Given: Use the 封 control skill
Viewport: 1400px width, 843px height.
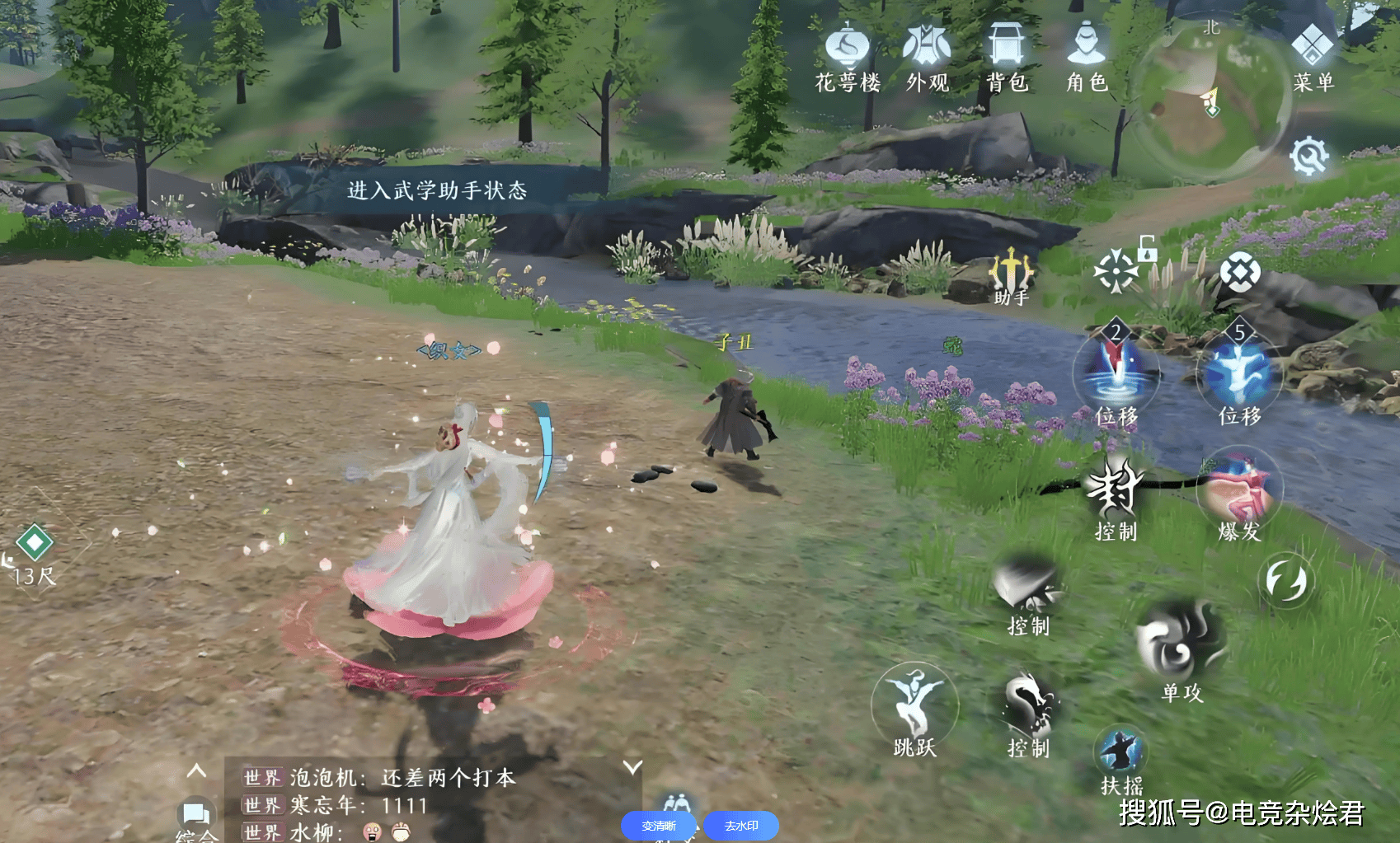Looking at the screenshot, I should pos(1116,489).
